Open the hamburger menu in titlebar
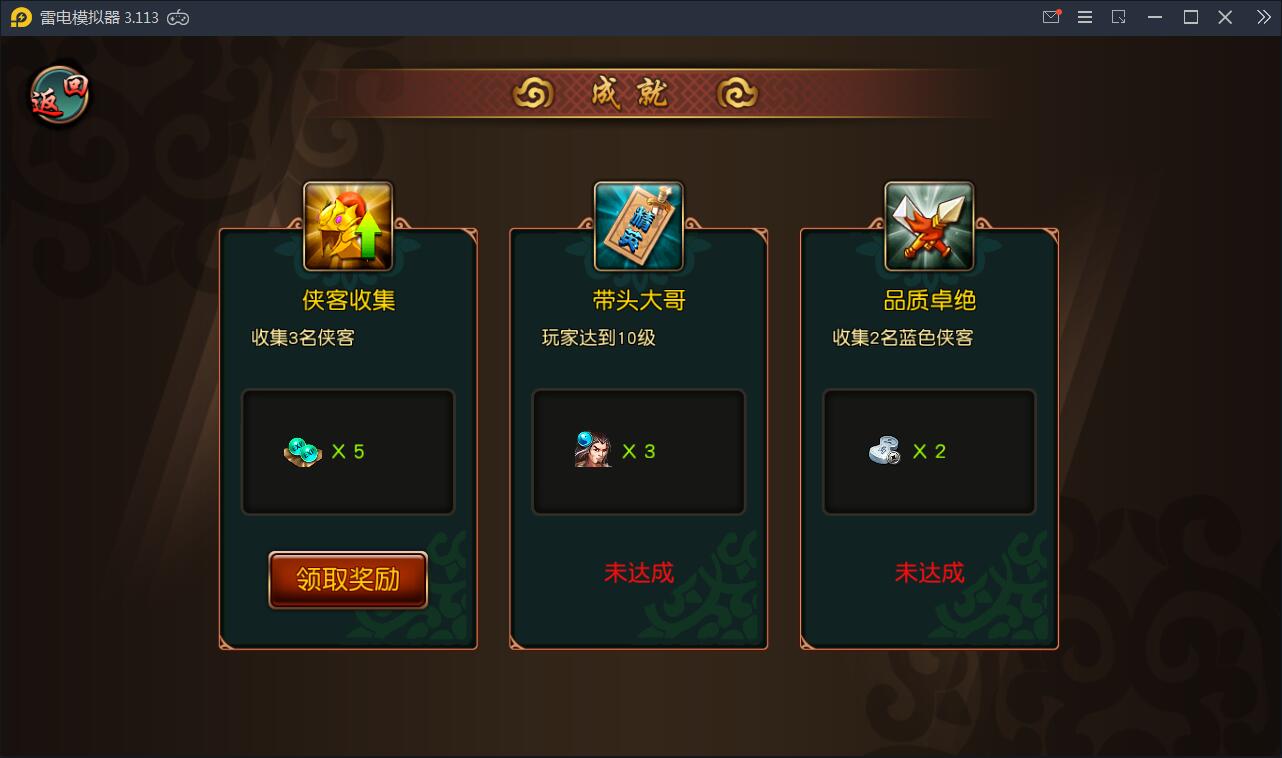Viewport: 1282px width, 758px height. (x=1085, y=17)
